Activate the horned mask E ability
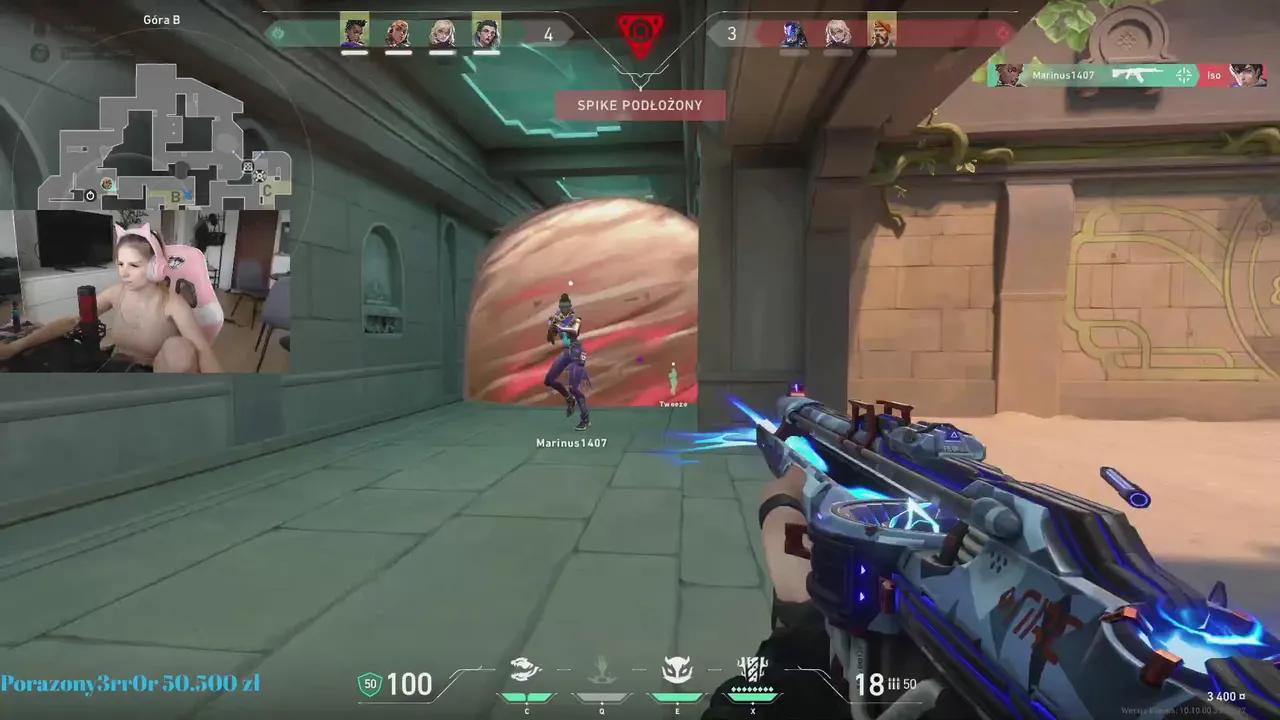This screenshot has width=1280, height=720. click(x=677, y=671)
